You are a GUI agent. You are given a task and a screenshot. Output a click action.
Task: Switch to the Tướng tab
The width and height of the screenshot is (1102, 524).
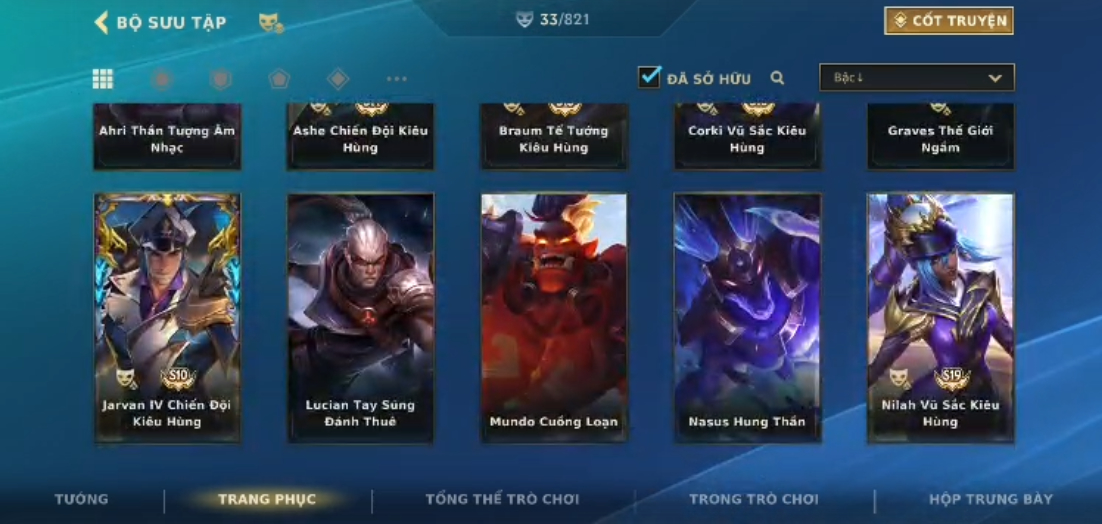pos(82,499)
